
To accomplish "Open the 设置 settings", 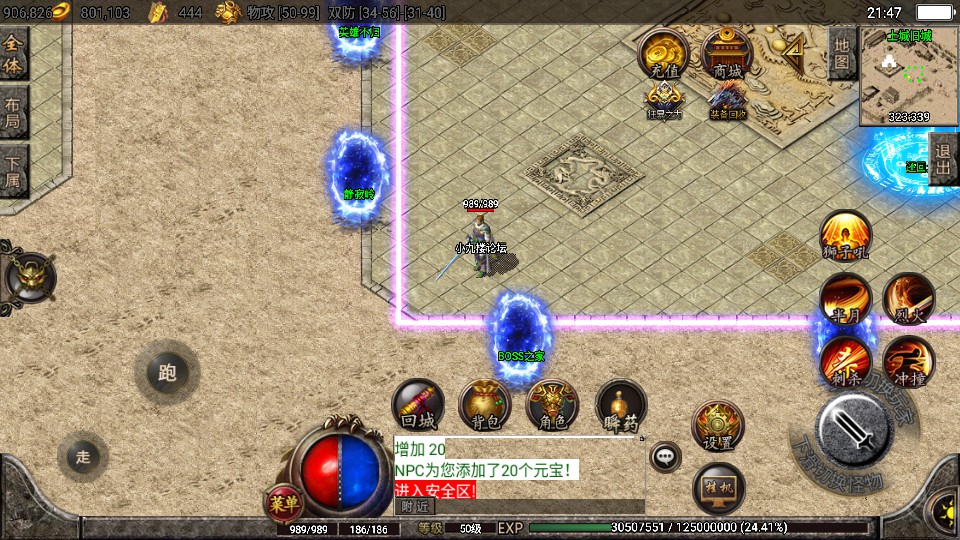I will click(717, 426).
